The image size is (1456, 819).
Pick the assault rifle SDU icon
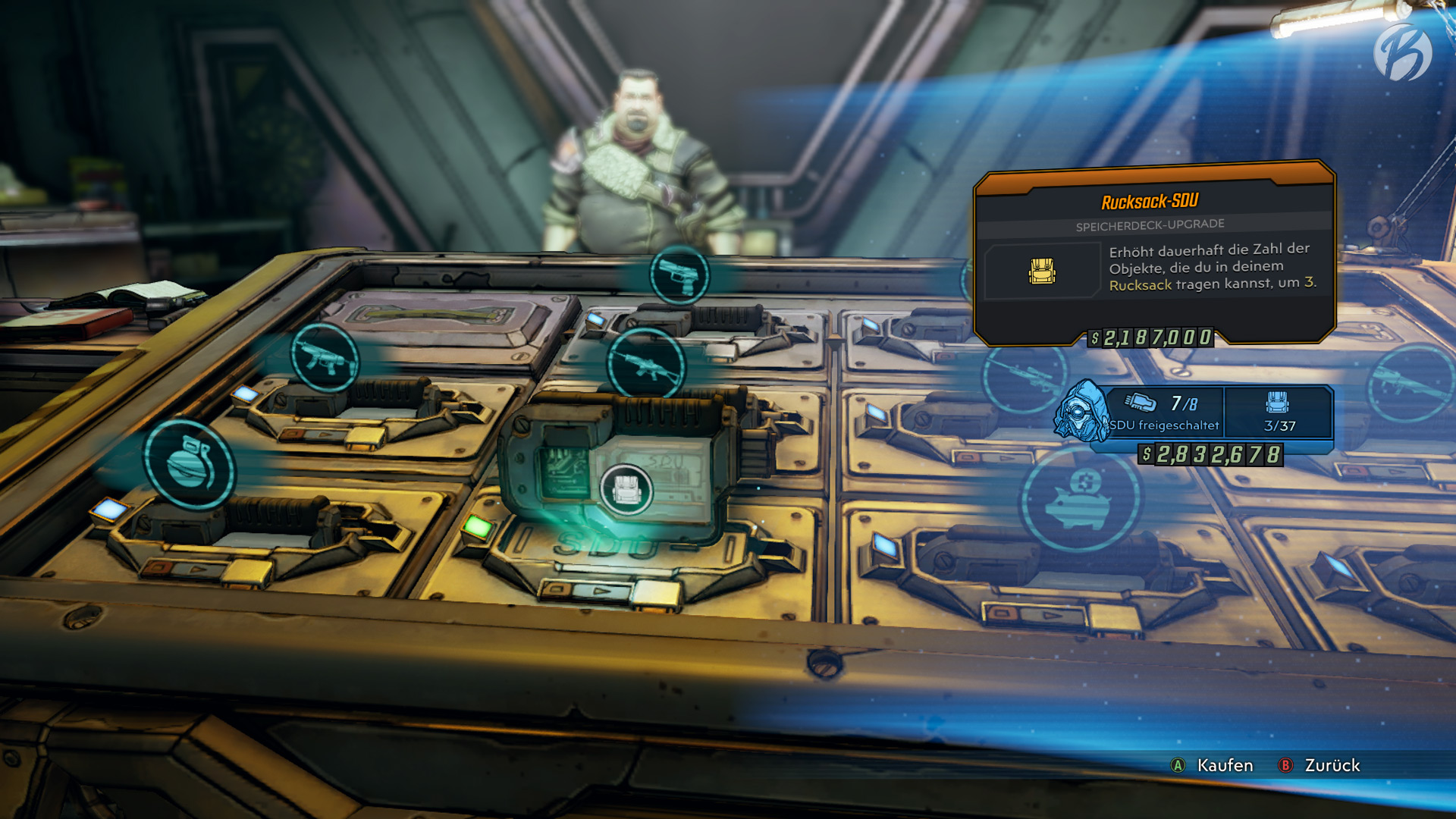click(x=646, y=366)
